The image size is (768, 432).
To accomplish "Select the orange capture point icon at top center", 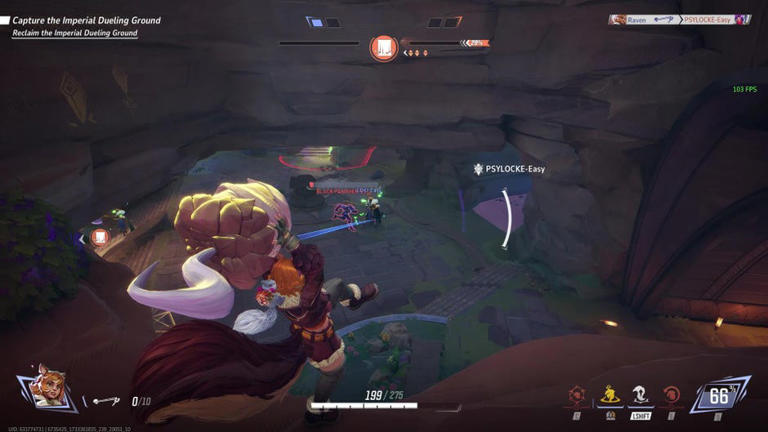I will (x=383, y=47).
